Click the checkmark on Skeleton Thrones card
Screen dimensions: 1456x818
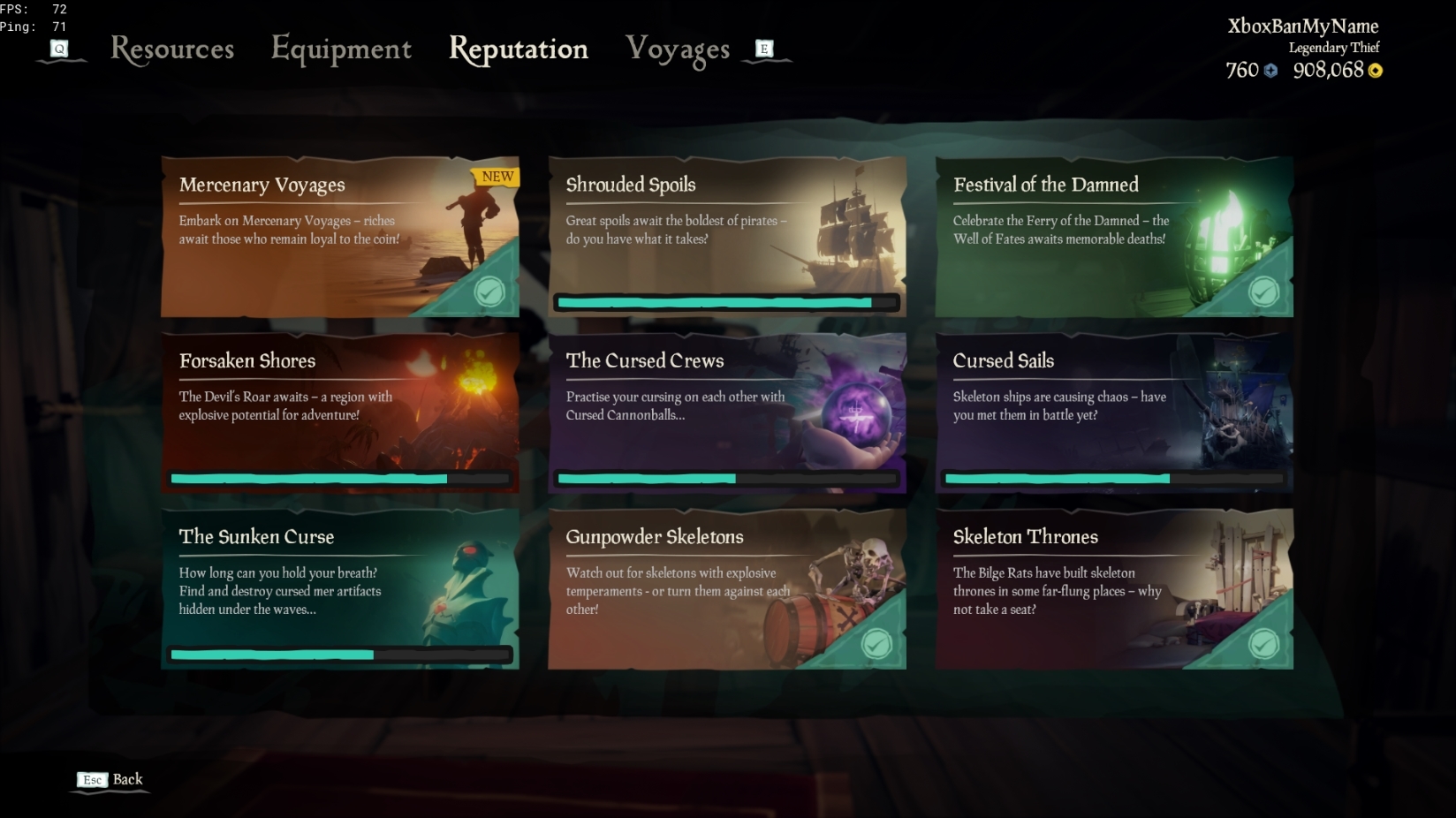[x=1263, y=644]
